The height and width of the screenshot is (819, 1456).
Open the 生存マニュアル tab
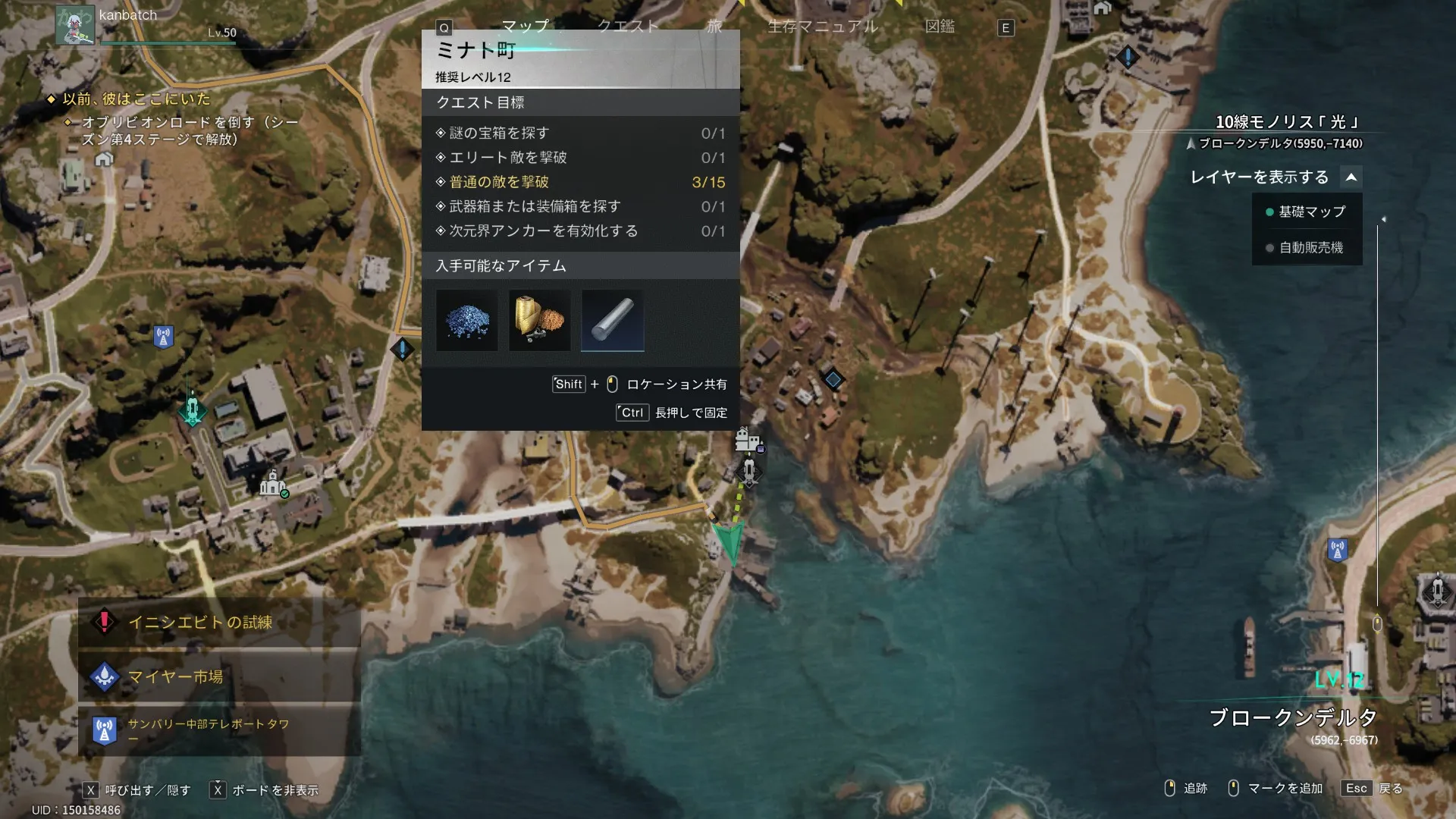coord(823,27)
